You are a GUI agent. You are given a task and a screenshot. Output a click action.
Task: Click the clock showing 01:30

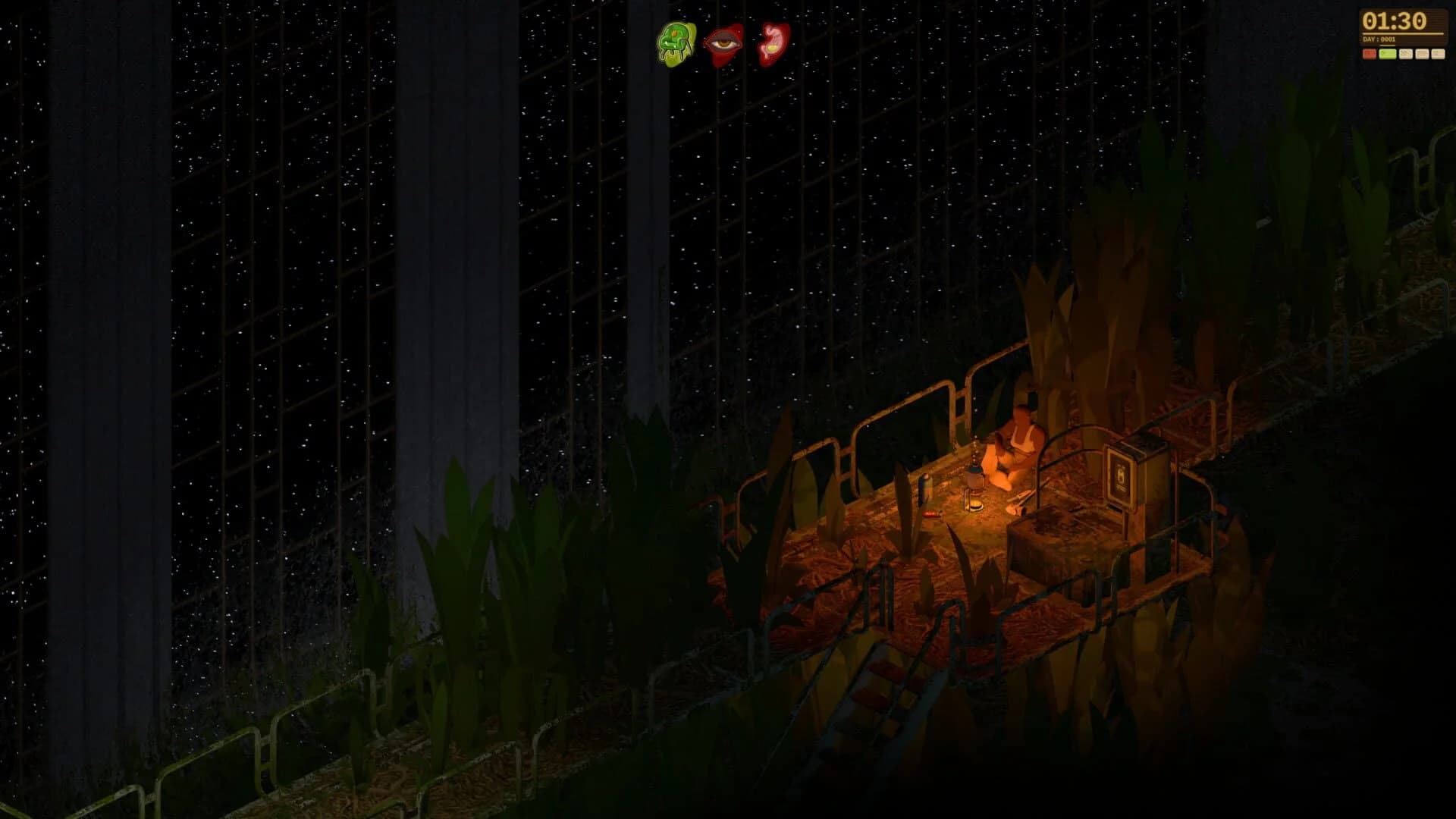(x=1394, y=21)
